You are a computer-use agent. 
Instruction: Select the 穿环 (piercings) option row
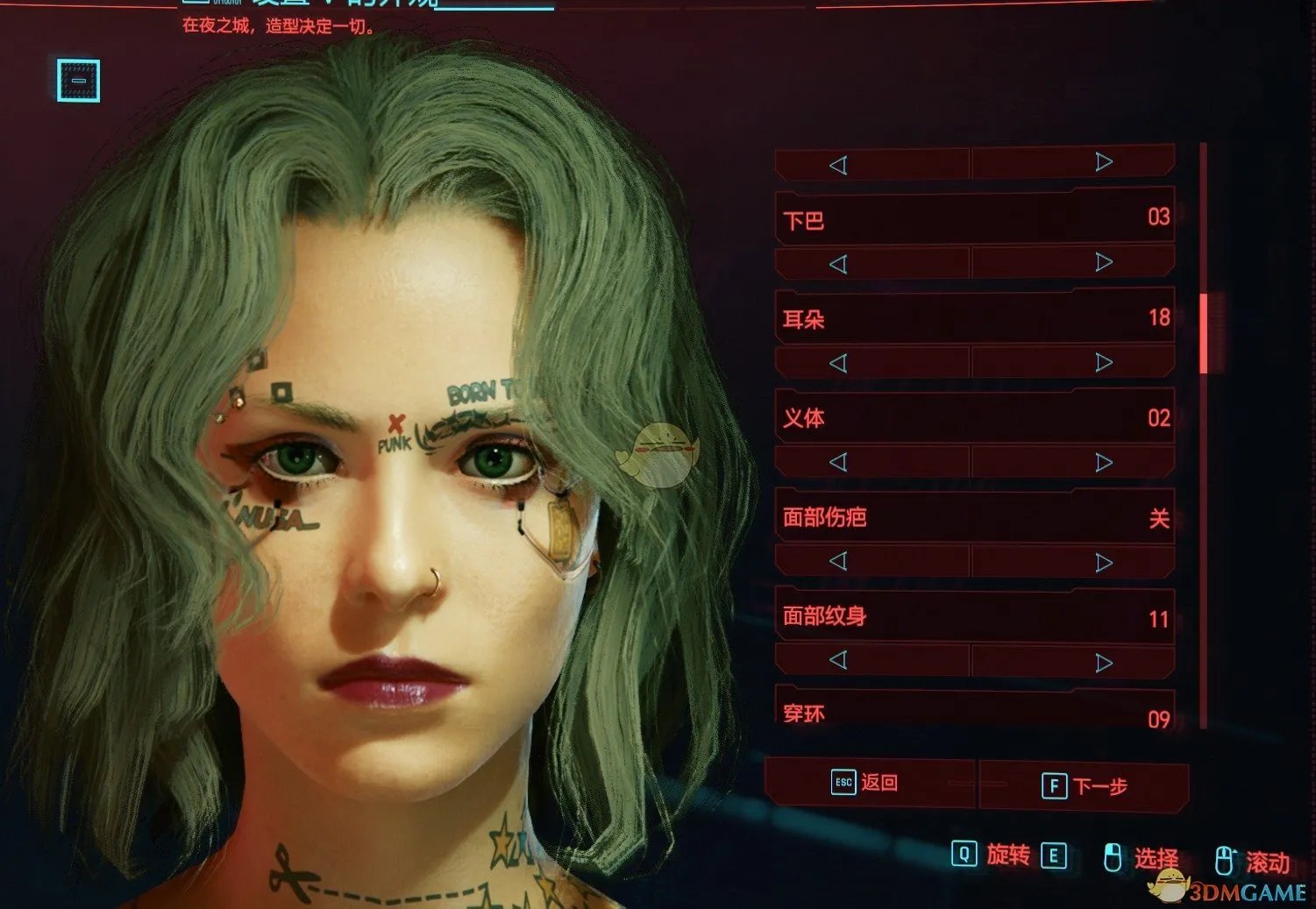(x=975, y=714)
